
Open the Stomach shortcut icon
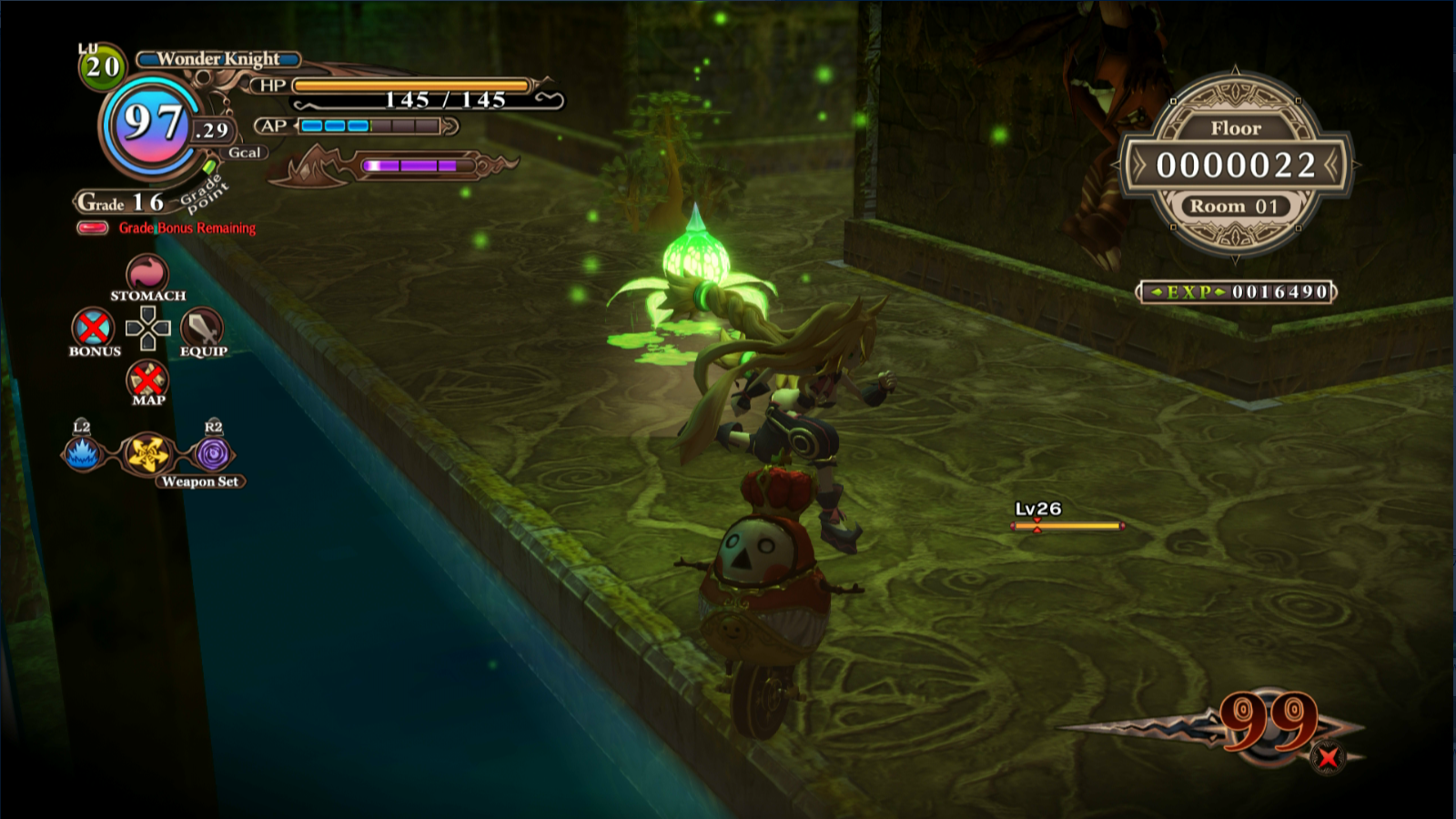click(147, 273)
